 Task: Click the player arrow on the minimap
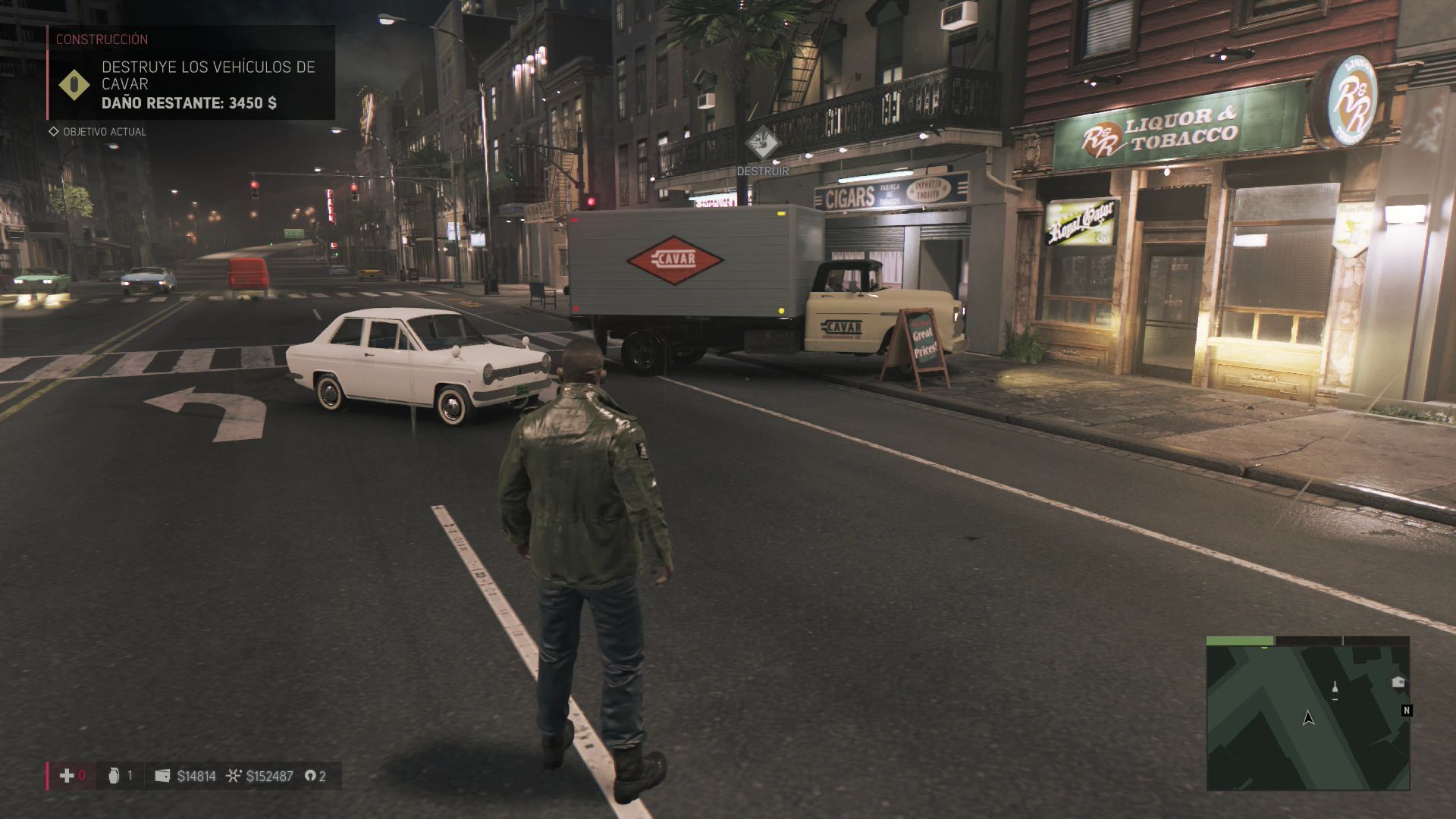pos(1308,717)
